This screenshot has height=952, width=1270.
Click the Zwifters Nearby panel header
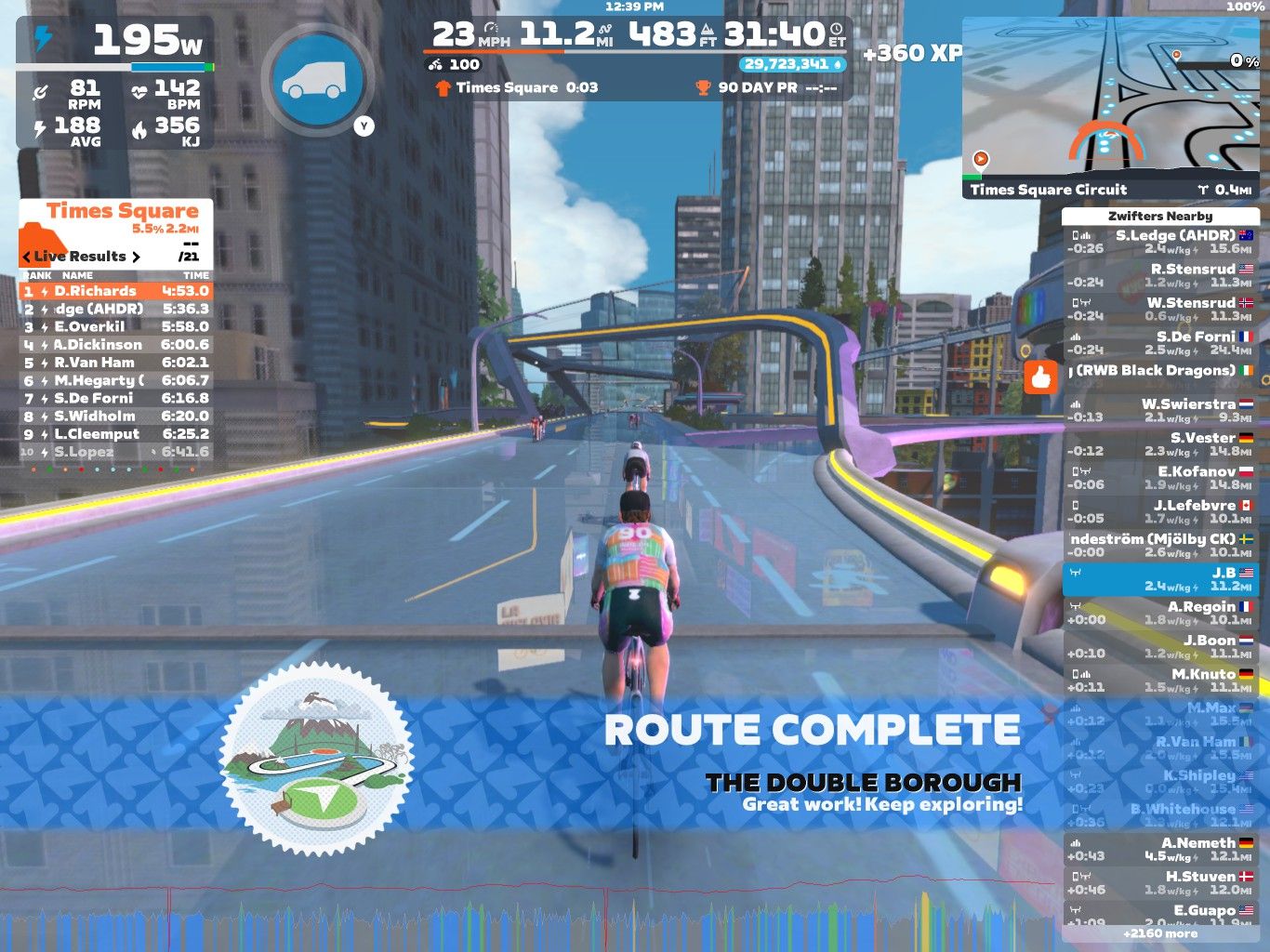click(x=1161, y=215)
